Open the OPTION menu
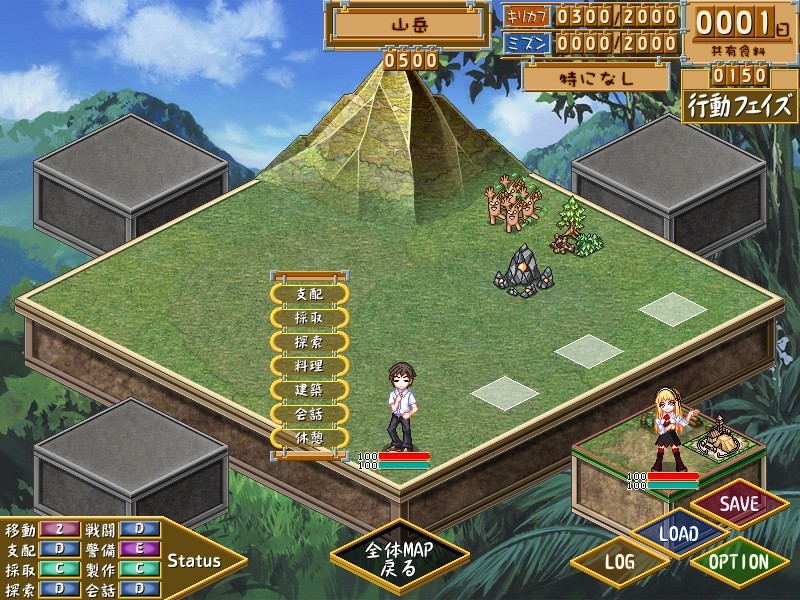Screen dimensions: 800x600 (739, 562)
